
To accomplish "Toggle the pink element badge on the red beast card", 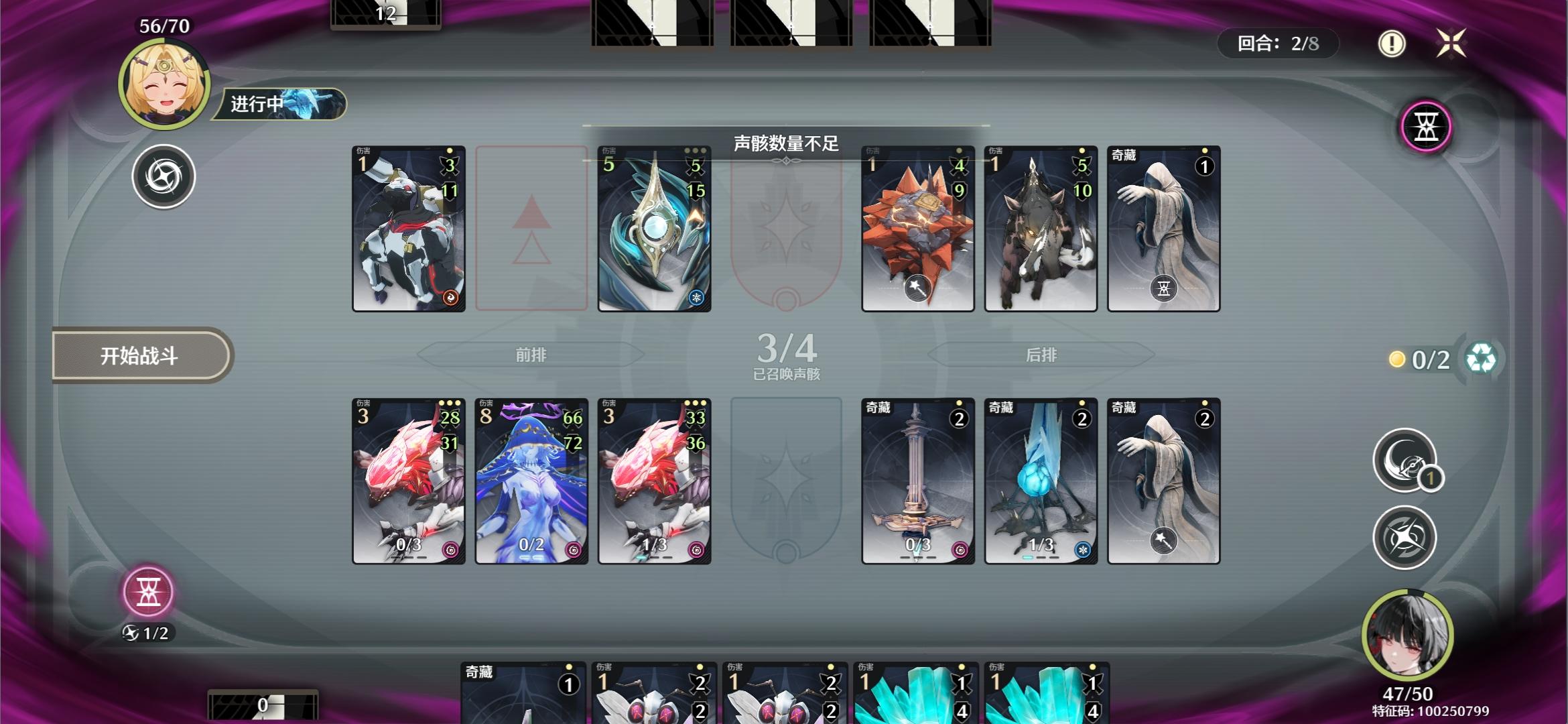I will (x=450, y=549).
